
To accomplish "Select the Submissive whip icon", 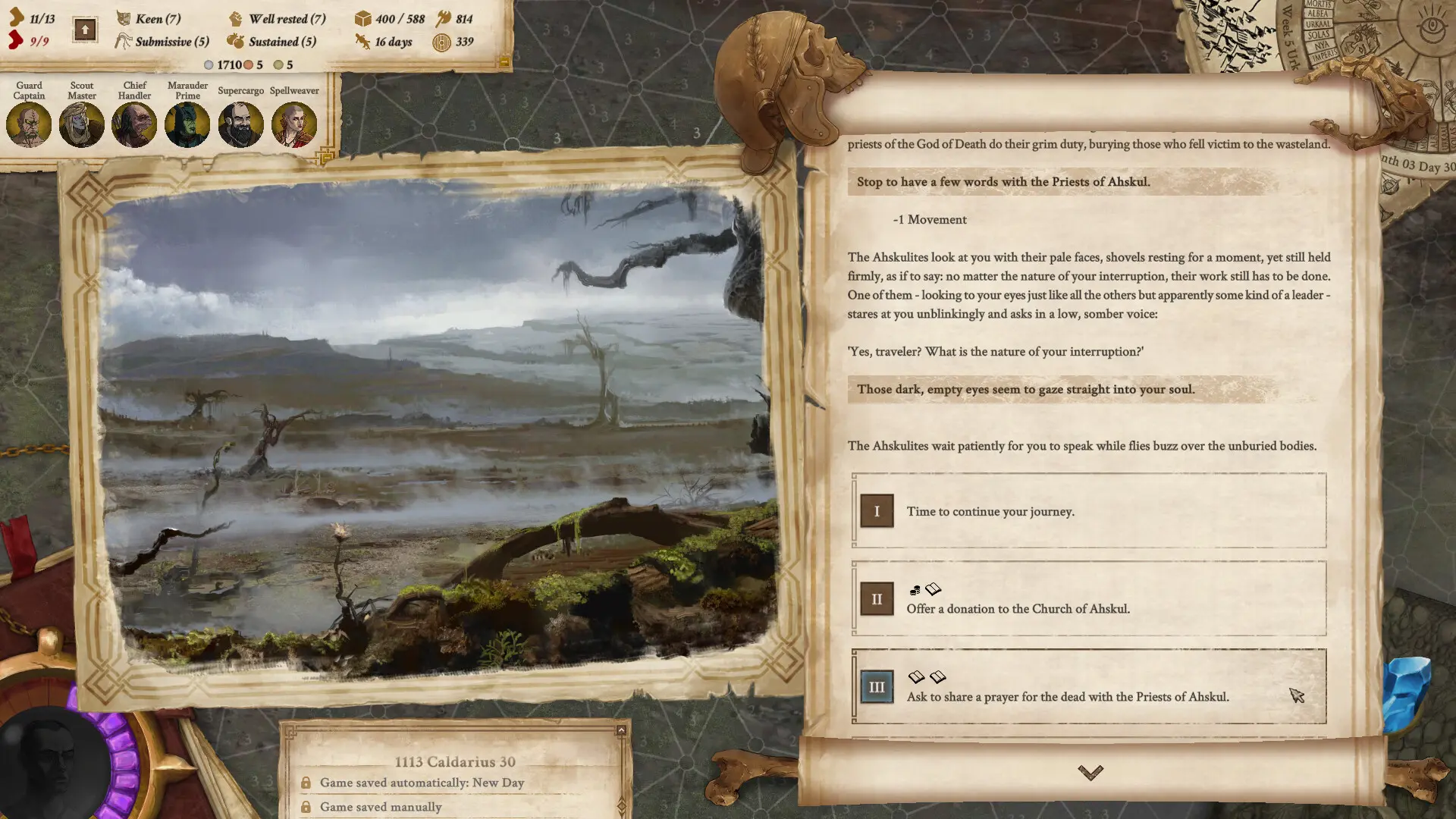I will click(123, 42).
